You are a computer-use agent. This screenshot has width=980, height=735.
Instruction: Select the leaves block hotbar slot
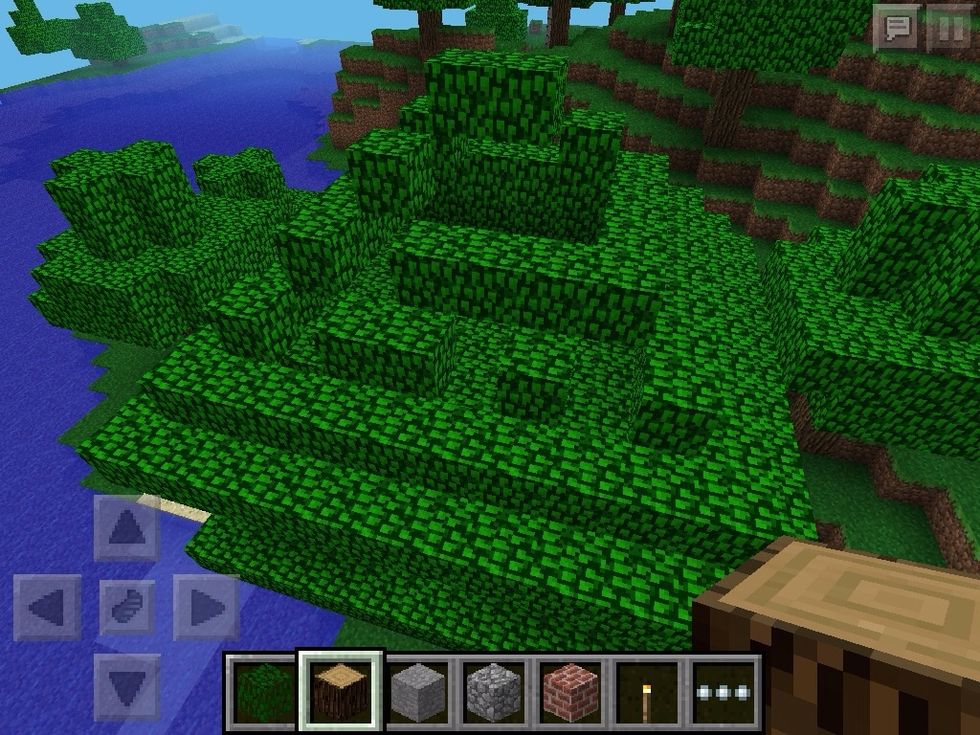pyautogui.click(x=264, y=691)
